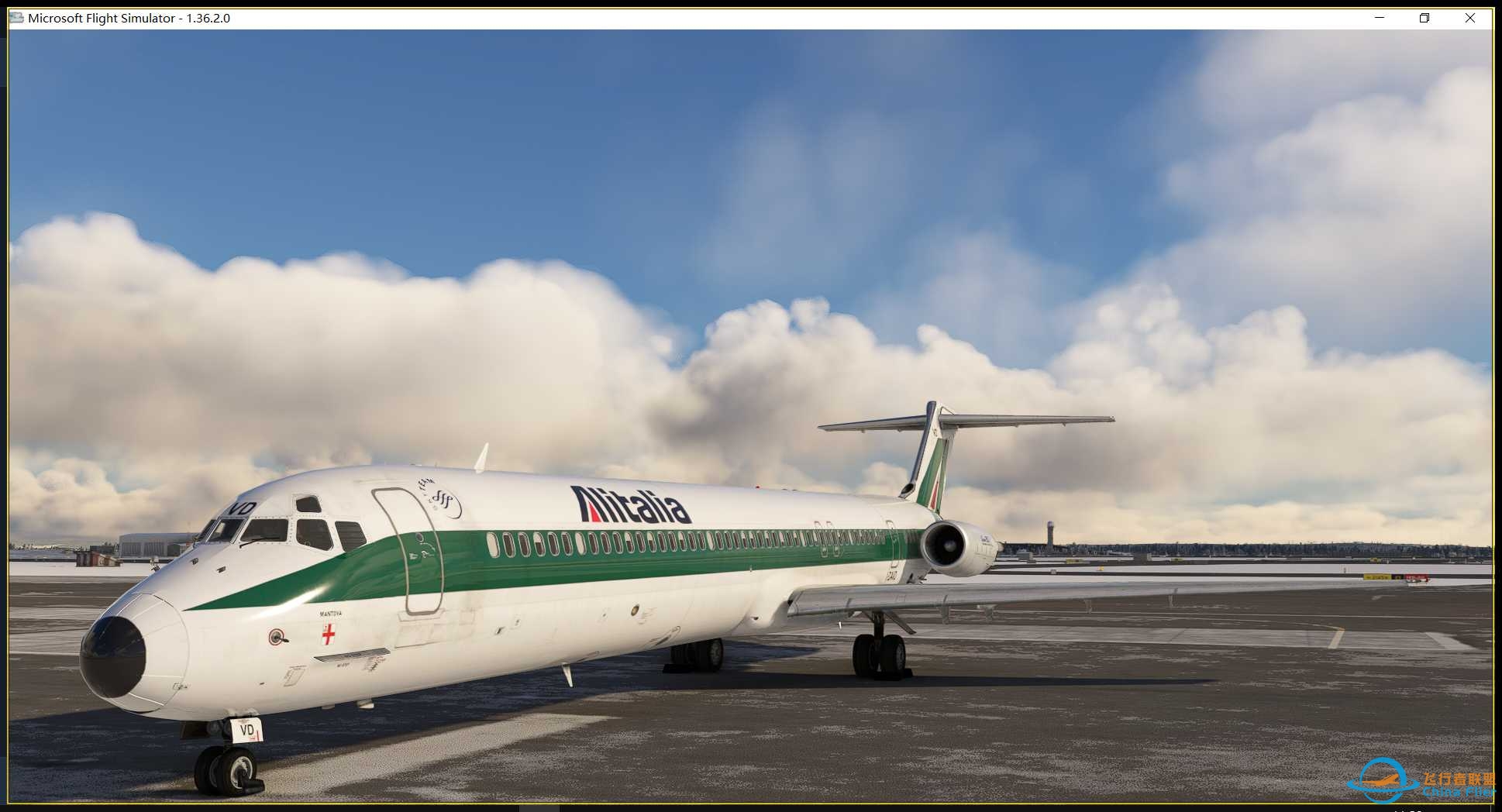Close the Microsoft Flight Simulator window
This screenshot has height=812, width=1502.
point(1470,17)
